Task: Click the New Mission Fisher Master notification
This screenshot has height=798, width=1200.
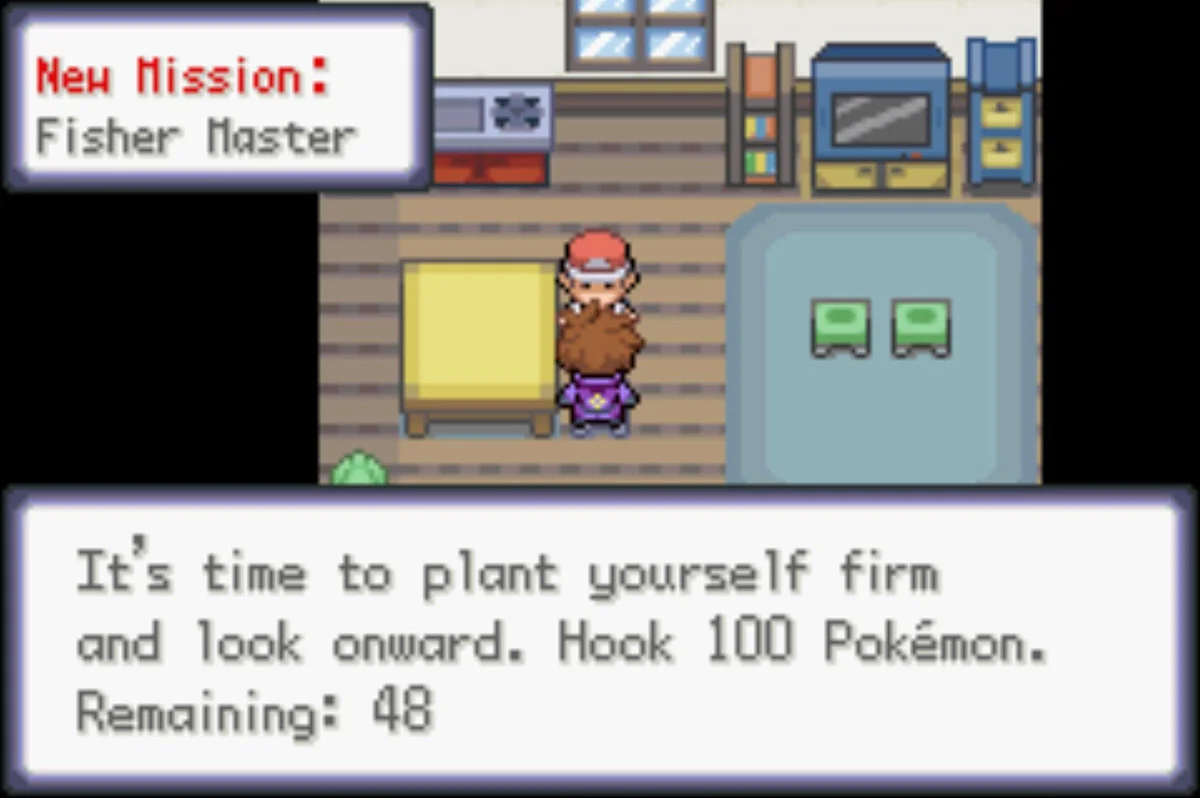Action: (217, 98)
